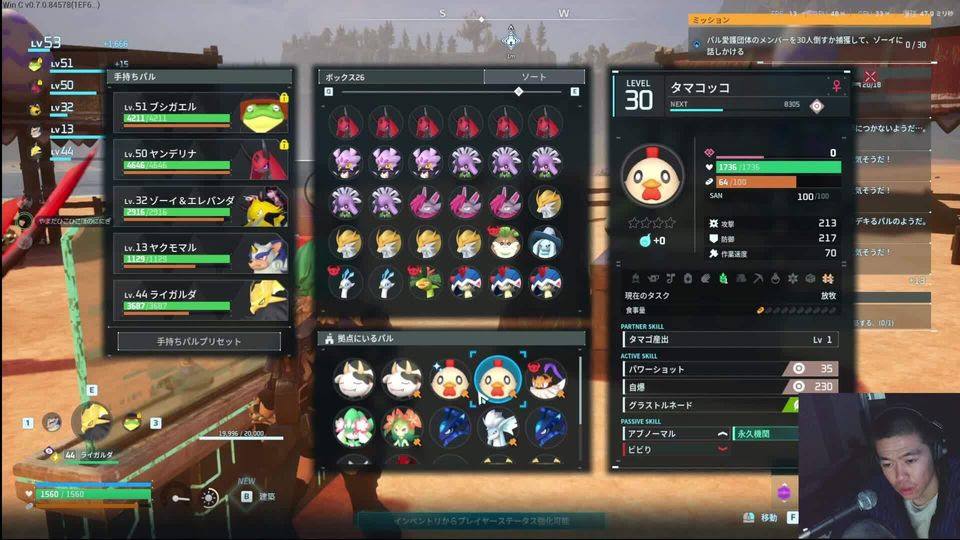Click the streamer webcam overlay
960x540 pixels.
click(x=879, y=467)
